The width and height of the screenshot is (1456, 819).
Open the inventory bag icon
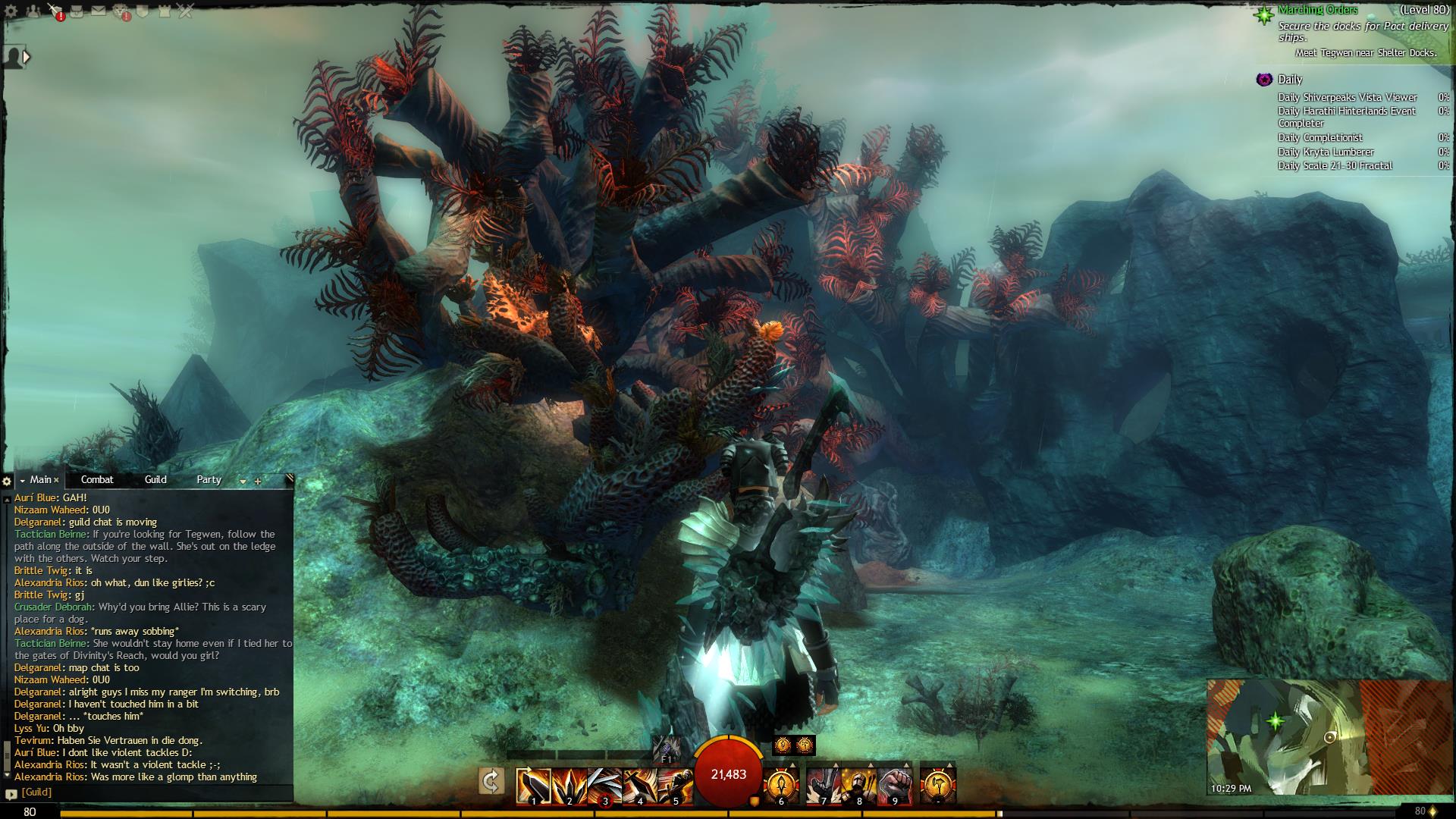point(77,11)
